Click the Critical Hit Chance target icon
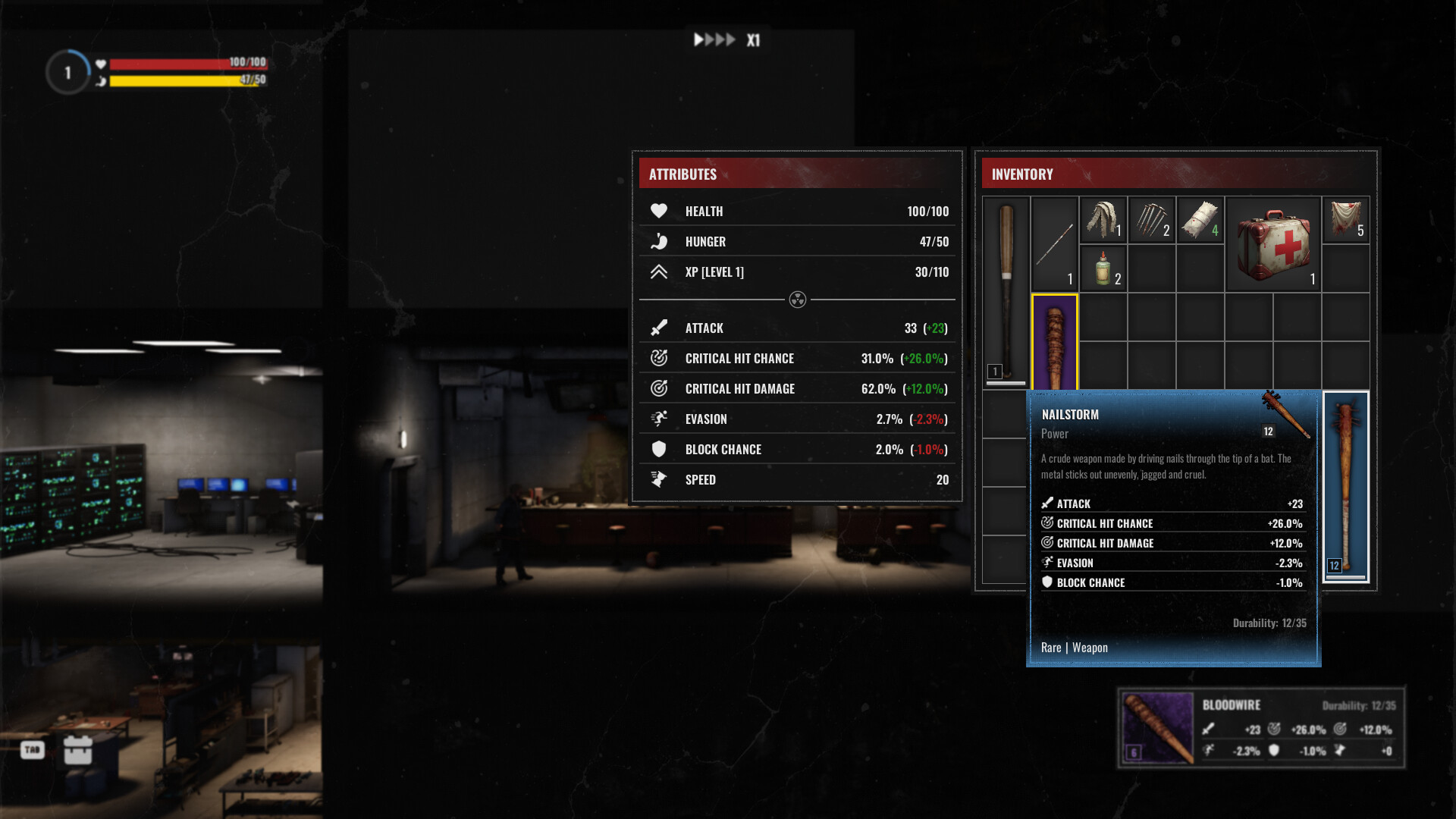This screenshot has height=819, width=1456. 658,358
